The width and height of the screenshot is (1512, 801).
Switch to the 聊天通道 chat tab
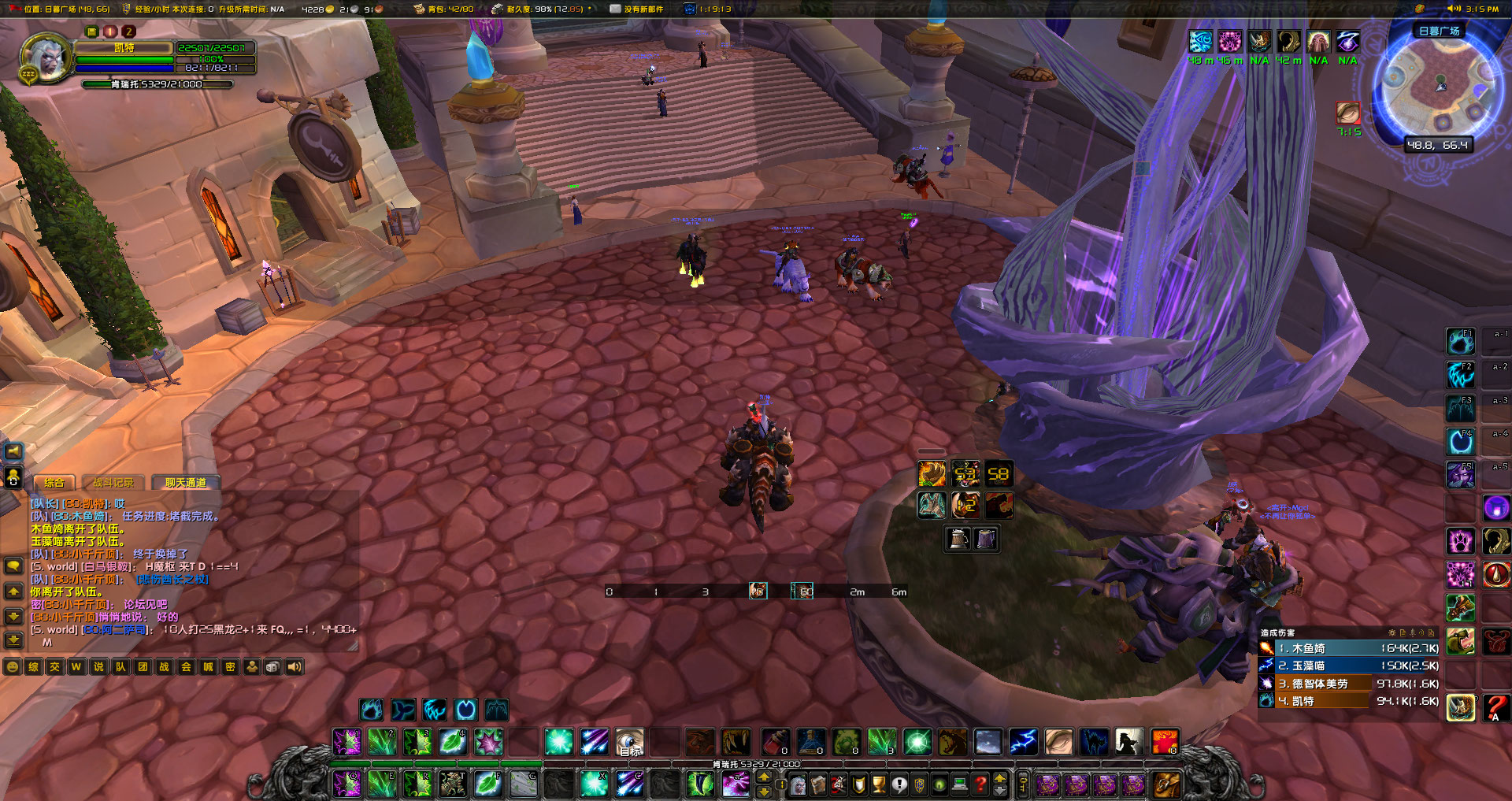click(x=186, y=482)
